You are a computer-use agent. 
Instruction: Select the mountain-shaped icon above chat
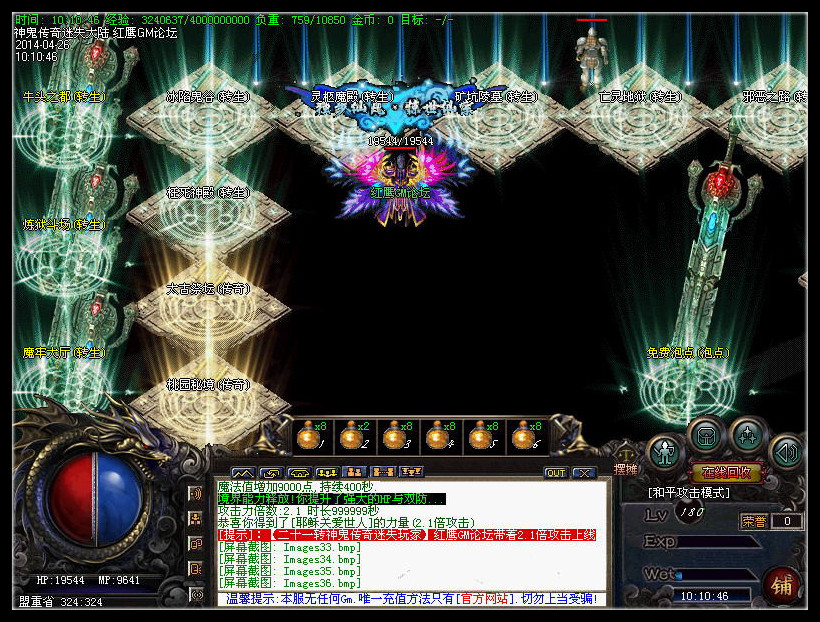coord(242,473)
